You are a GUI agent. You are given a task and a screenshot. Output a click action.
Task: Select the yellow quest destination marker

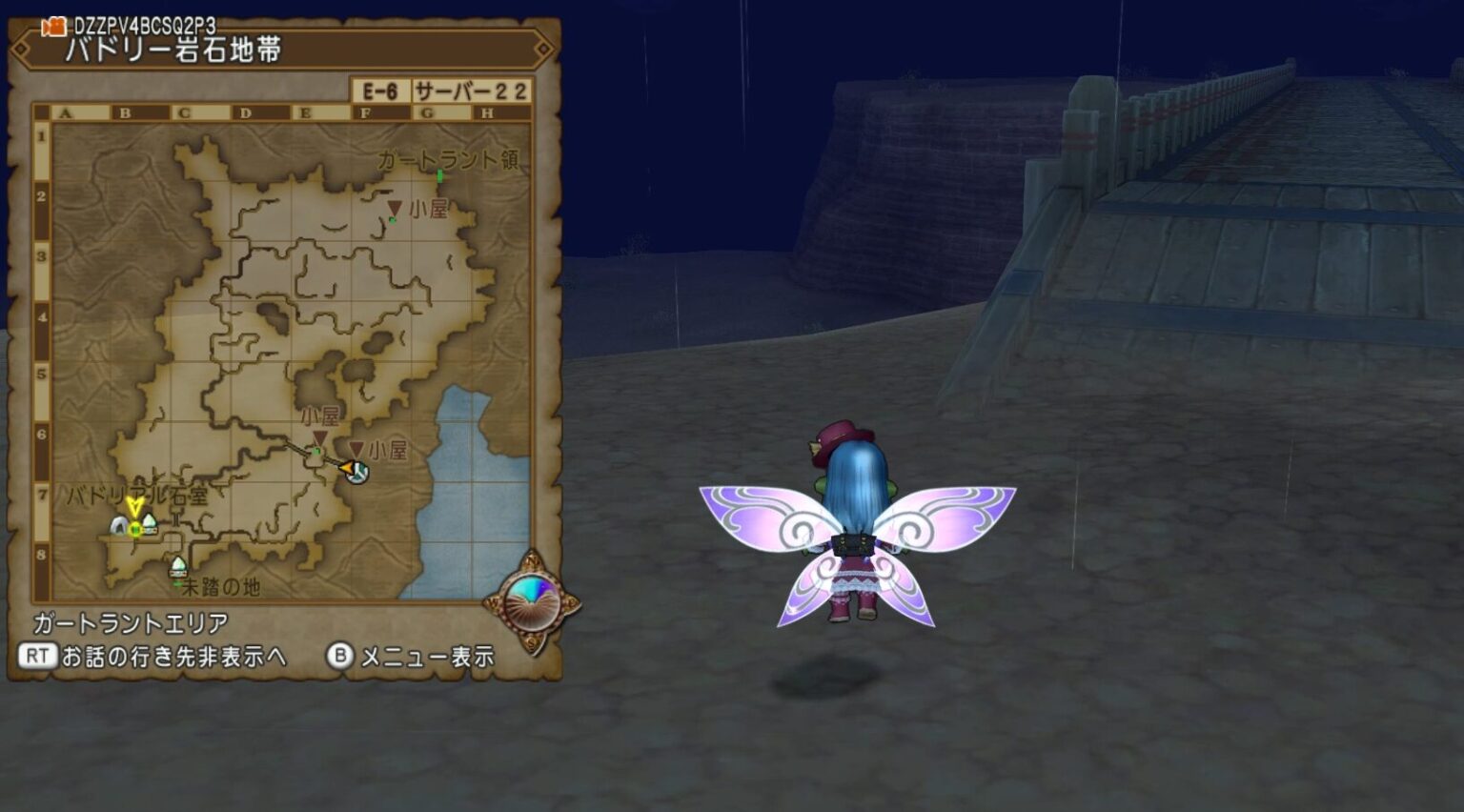(134, 506)
